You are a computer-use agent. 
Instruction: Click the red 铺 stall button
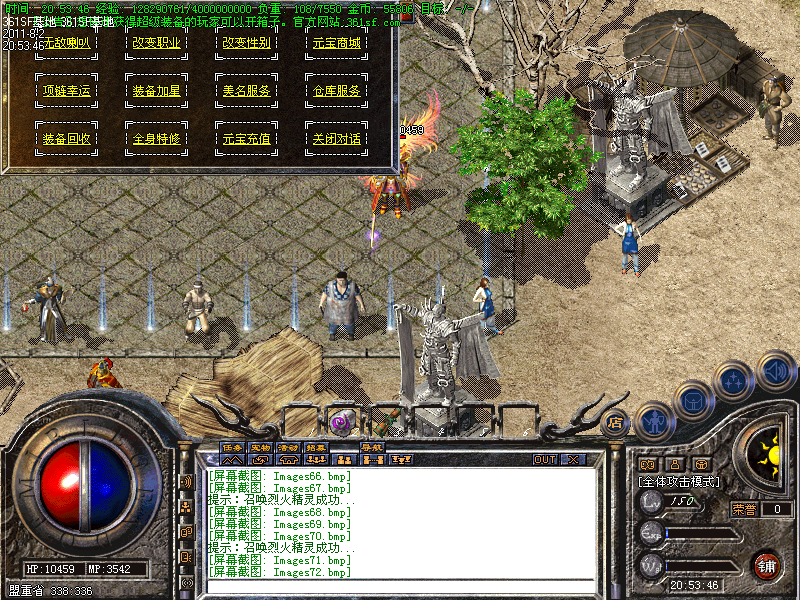[x=766, y=566]
